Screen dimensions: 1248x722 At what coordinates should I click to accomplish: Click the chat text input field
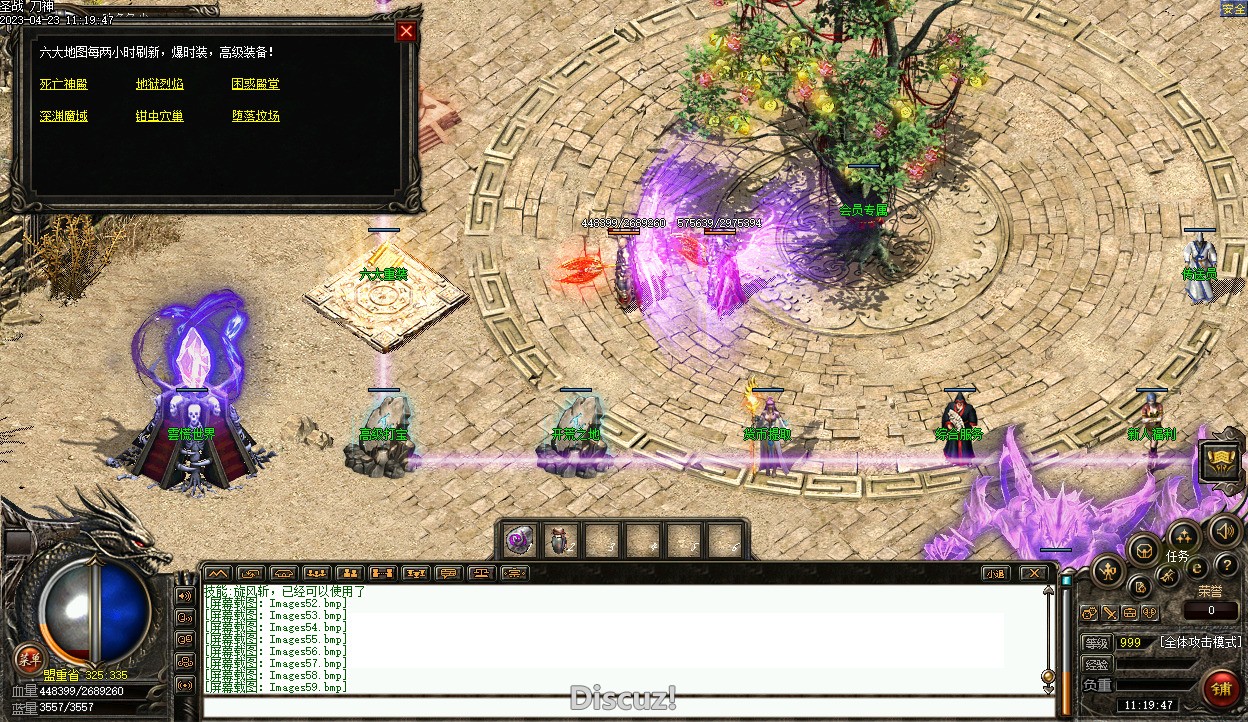[x=628, y=708]
